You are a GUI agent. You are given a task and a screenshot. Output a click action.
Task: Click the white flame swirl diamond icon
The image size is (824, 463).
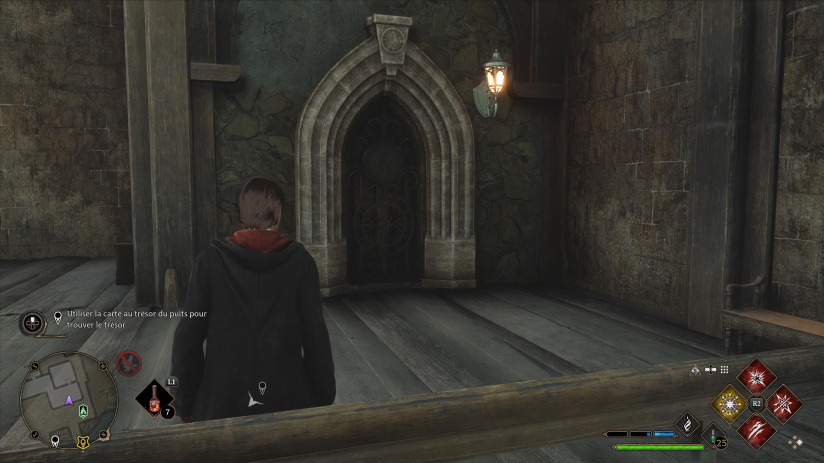click(688, 426)
